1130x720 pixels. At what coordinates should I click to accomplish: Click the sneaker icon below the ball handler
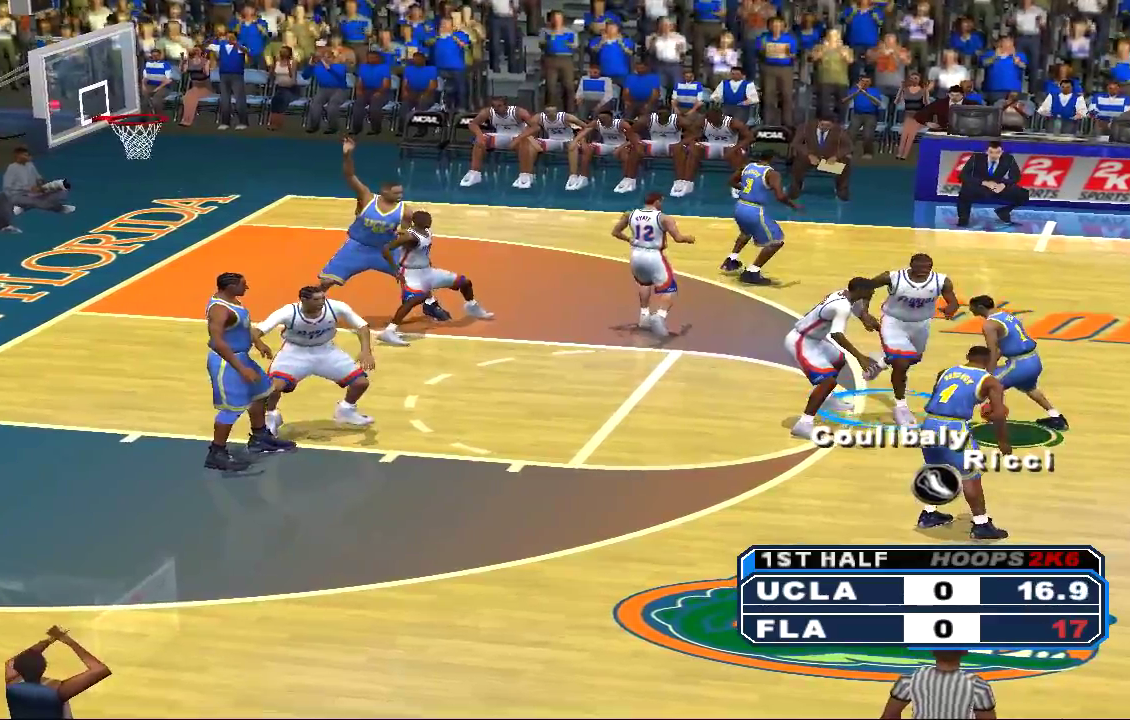click(x=937, y=484)
